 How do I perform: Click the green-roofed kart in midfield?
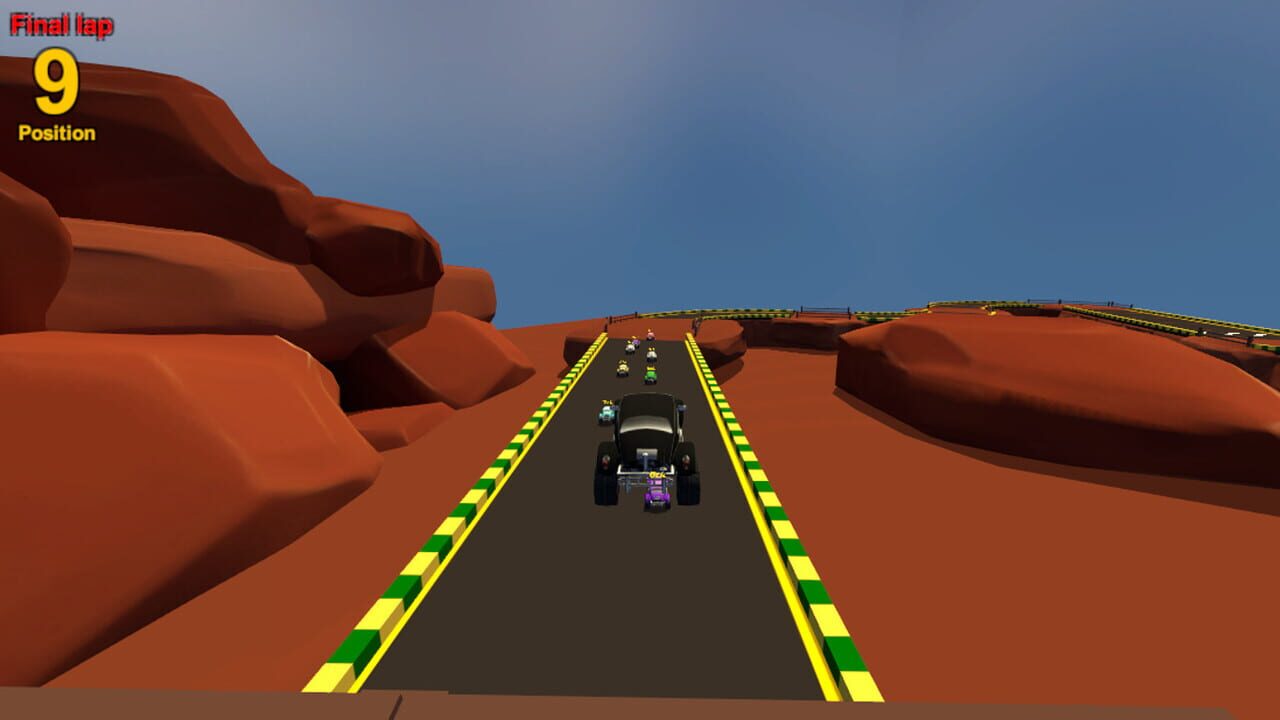point(650,375)
